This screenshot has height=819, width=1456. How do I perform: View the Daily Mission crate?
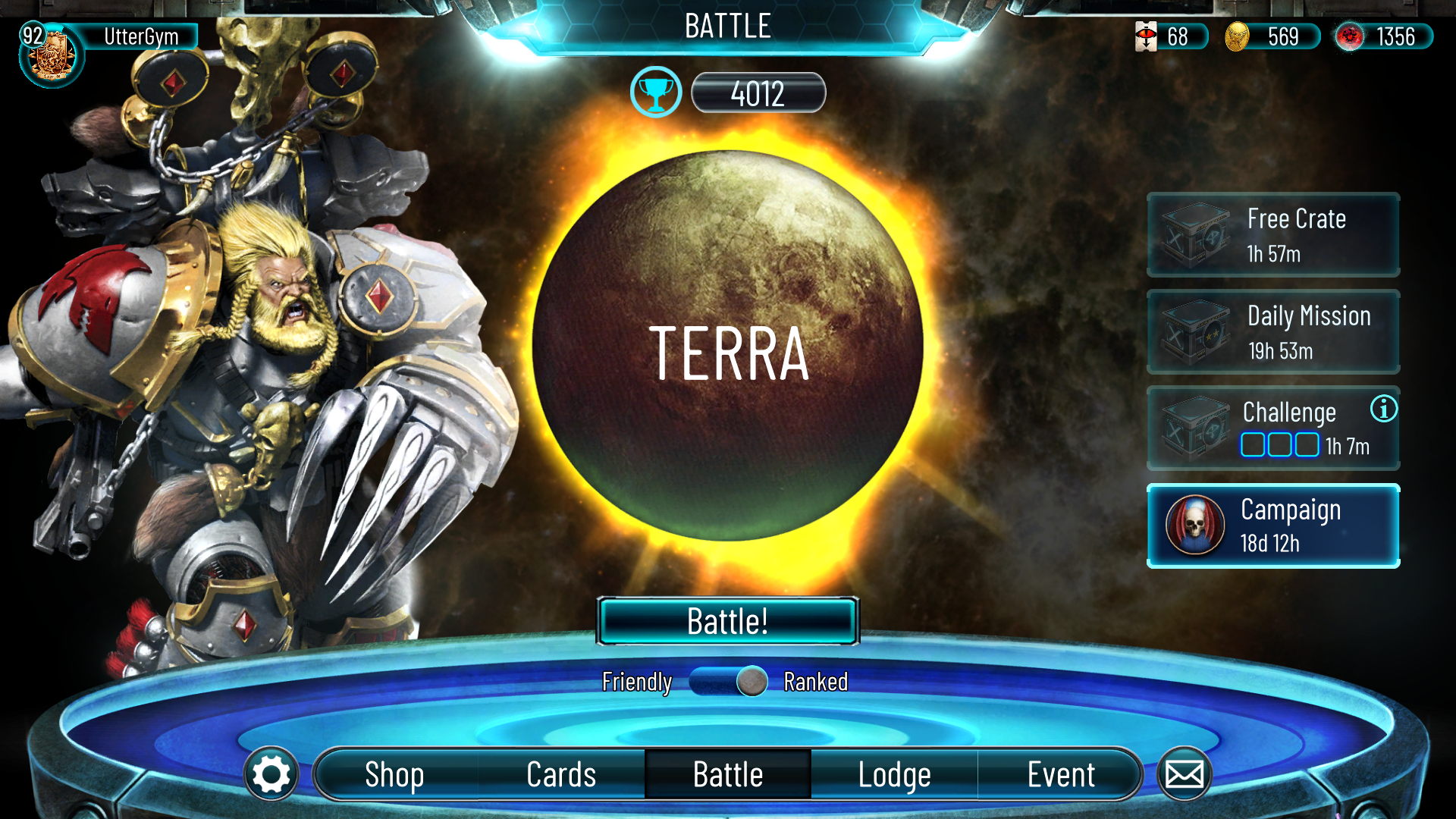[1272, 332]
